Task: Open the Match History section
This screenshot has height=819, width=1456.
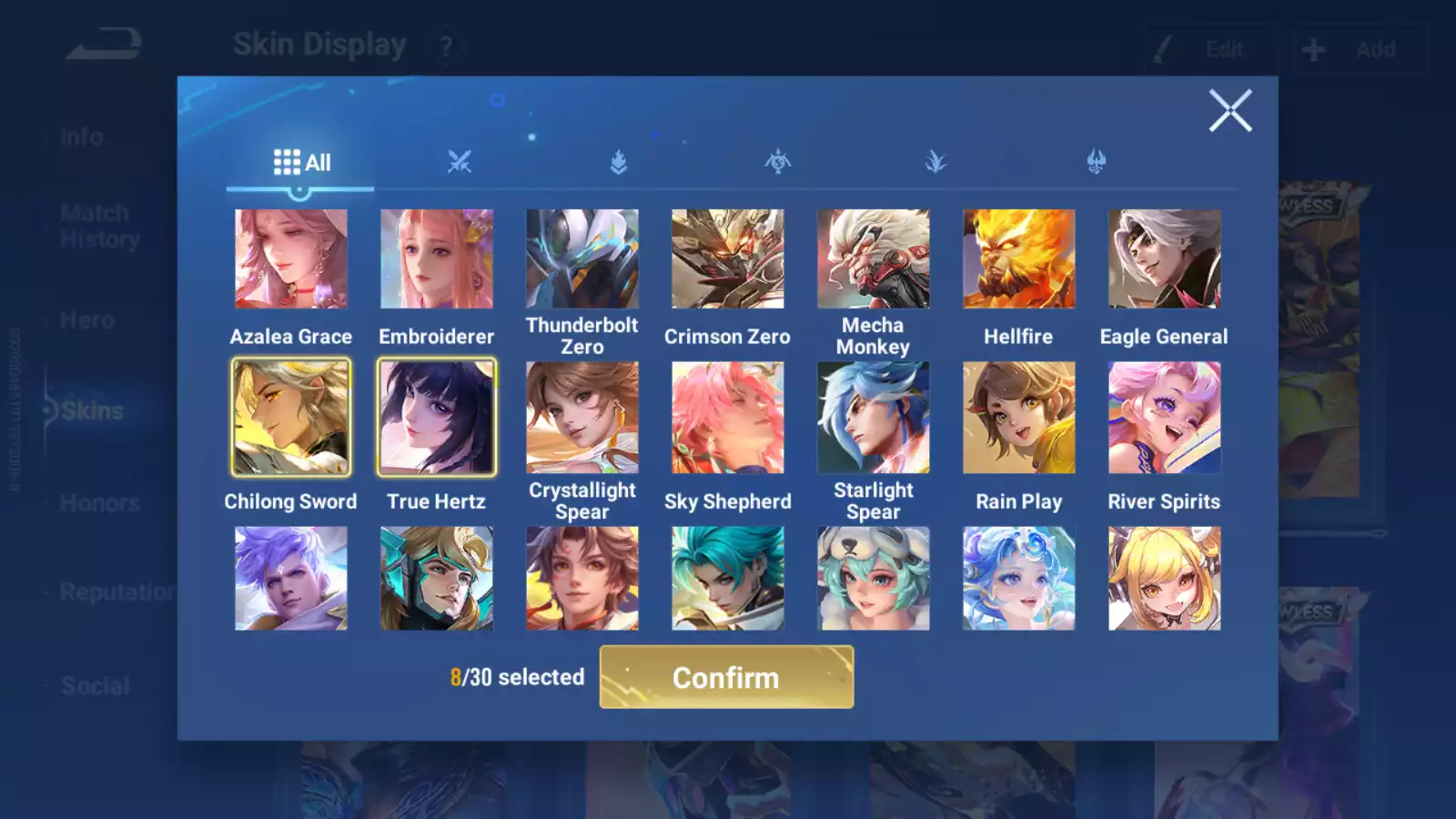Action: (x=94, y=226)
